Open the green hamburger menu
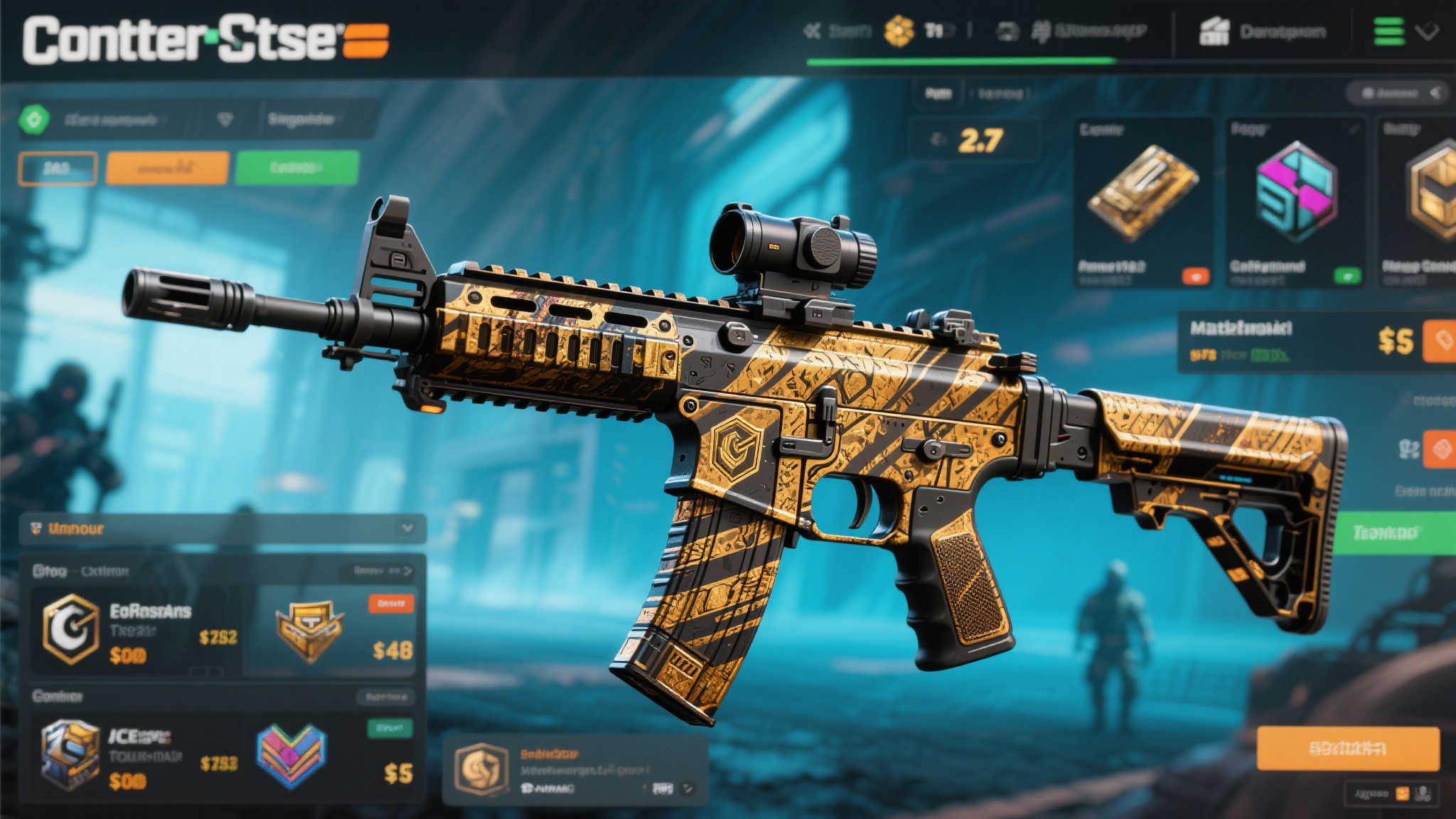 coord(1388,31)
